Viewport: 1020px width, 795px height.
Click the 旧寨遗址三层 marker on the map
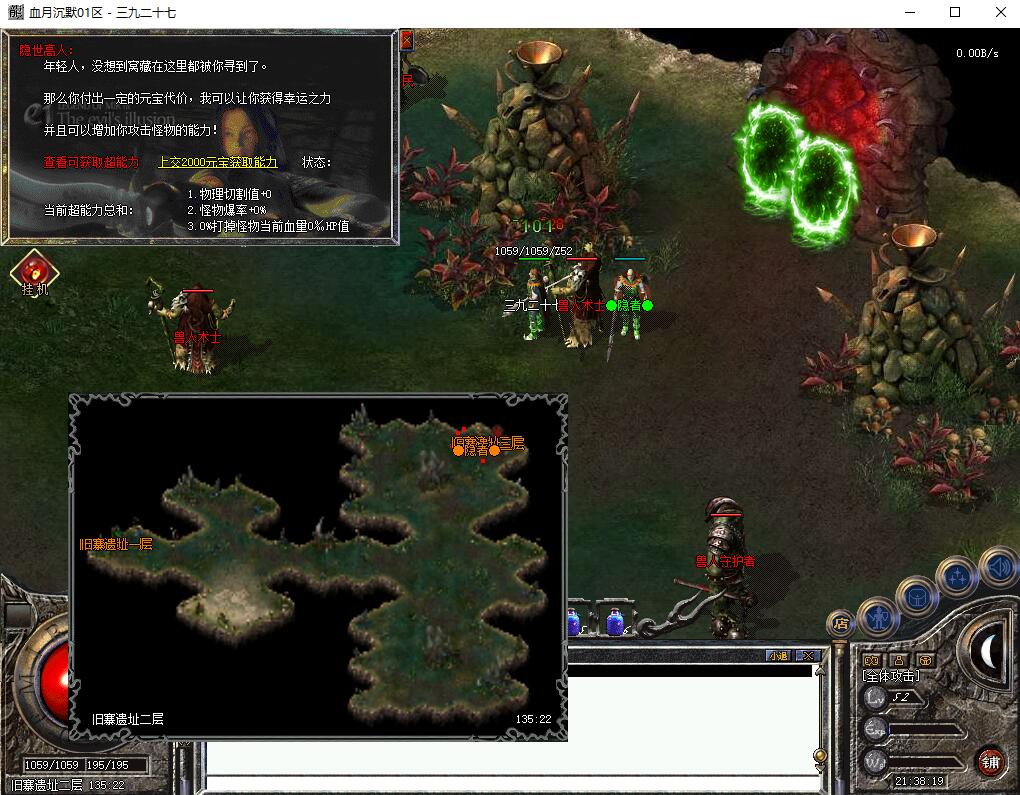coord(488,442)
